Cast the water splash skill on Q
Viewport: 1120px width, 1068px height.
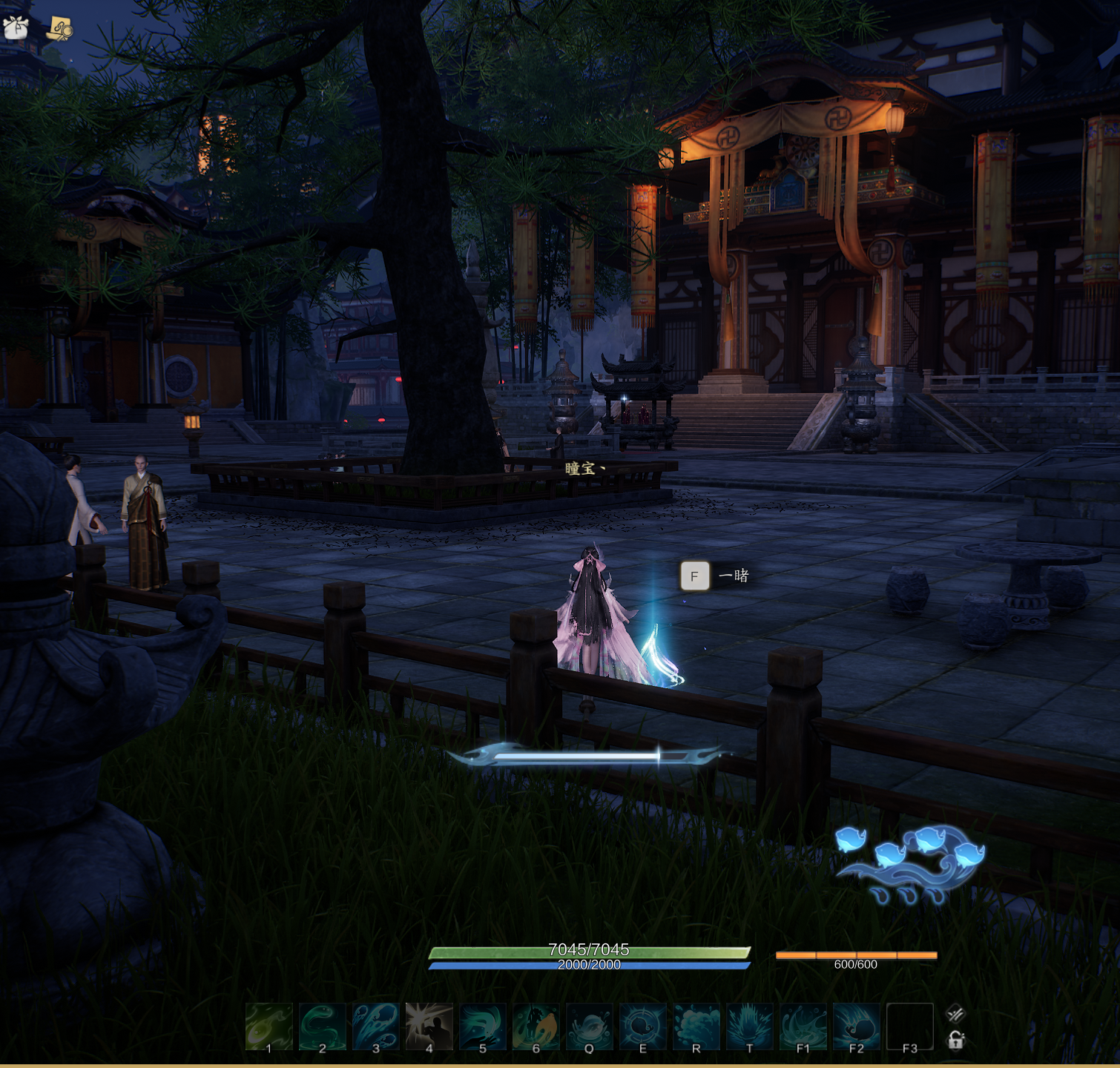pos(590,1026)
